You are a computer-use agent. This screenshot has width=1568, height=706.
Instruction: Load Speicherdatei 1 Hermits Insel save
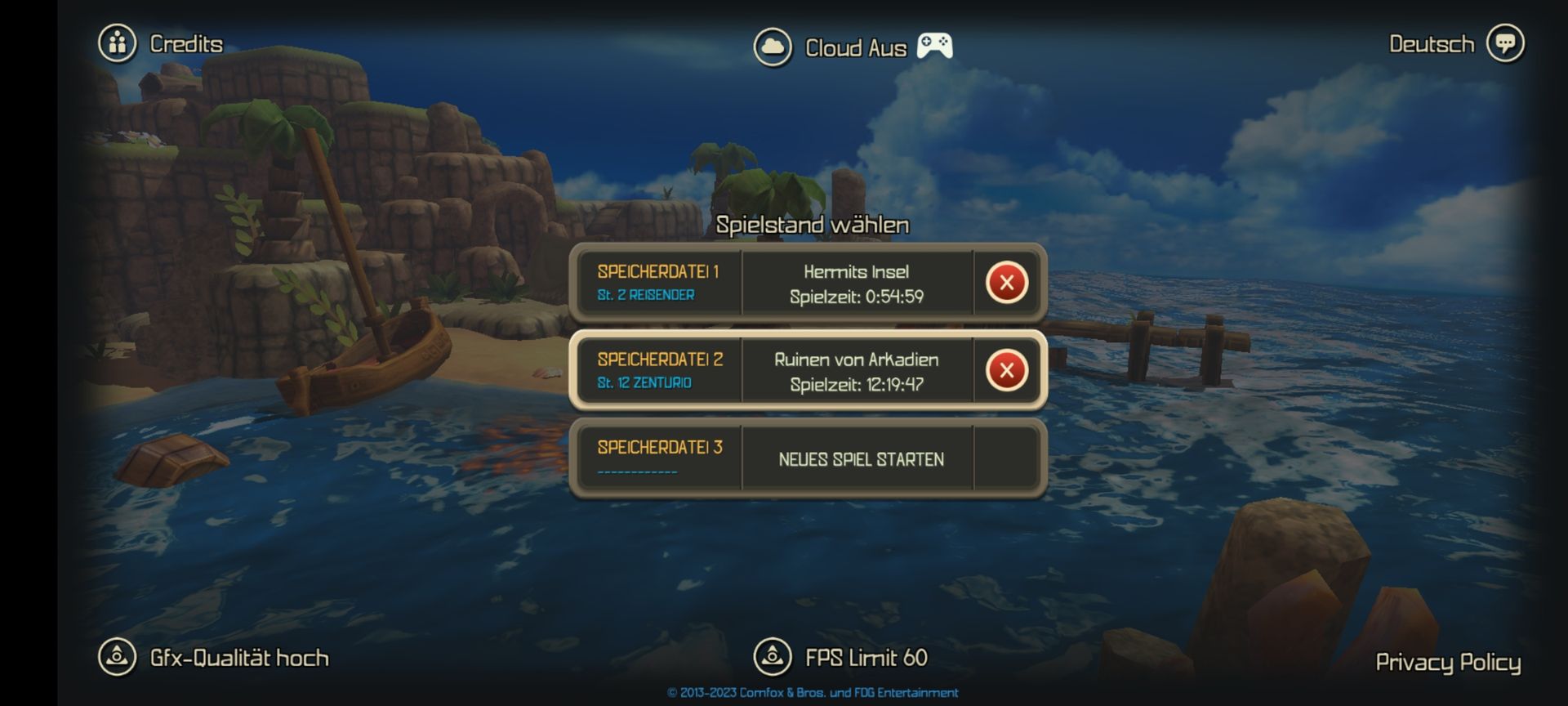click(856, 283)
